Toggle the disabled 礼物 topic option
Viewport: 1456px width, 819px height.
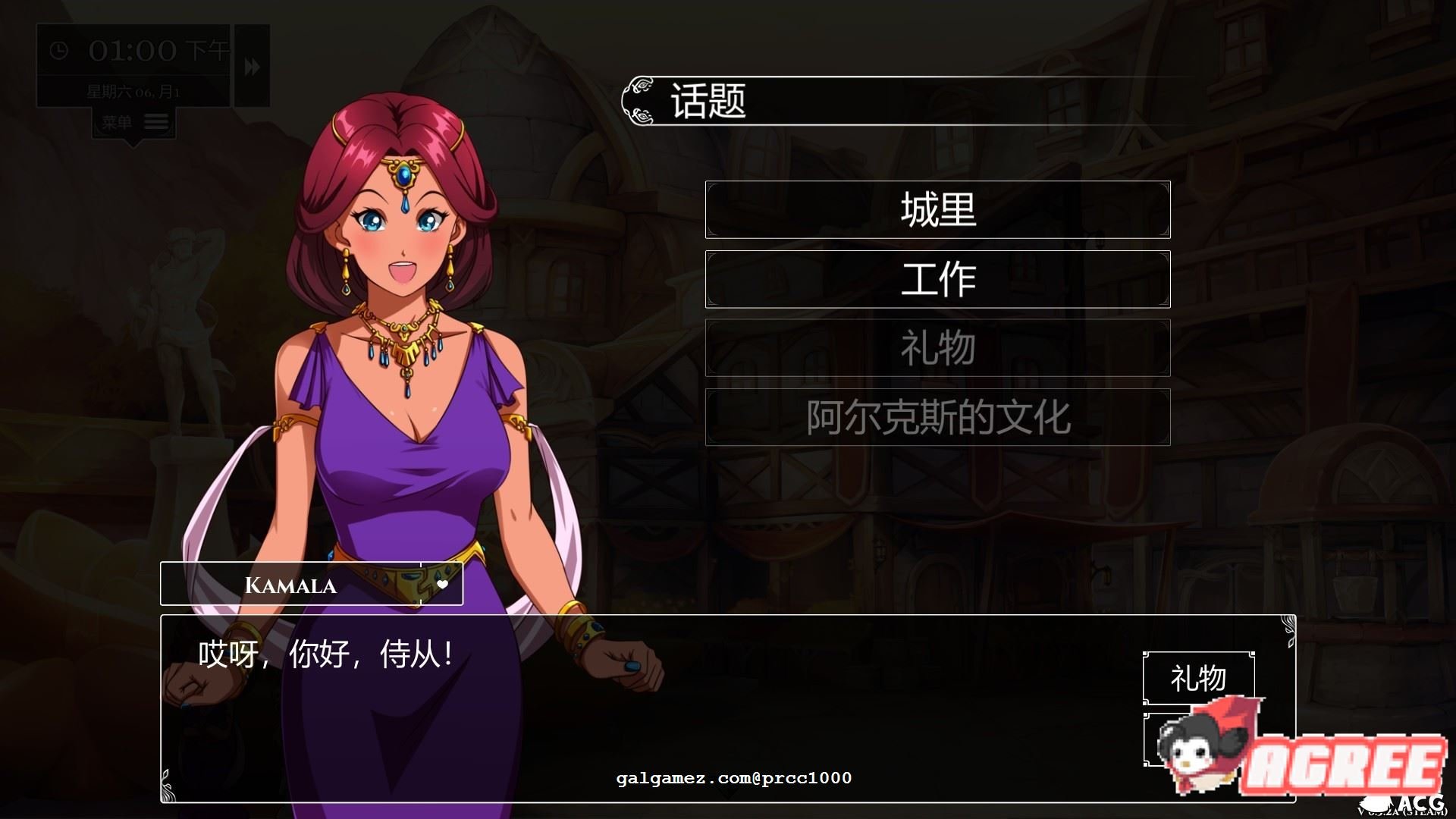click(937, 347)
